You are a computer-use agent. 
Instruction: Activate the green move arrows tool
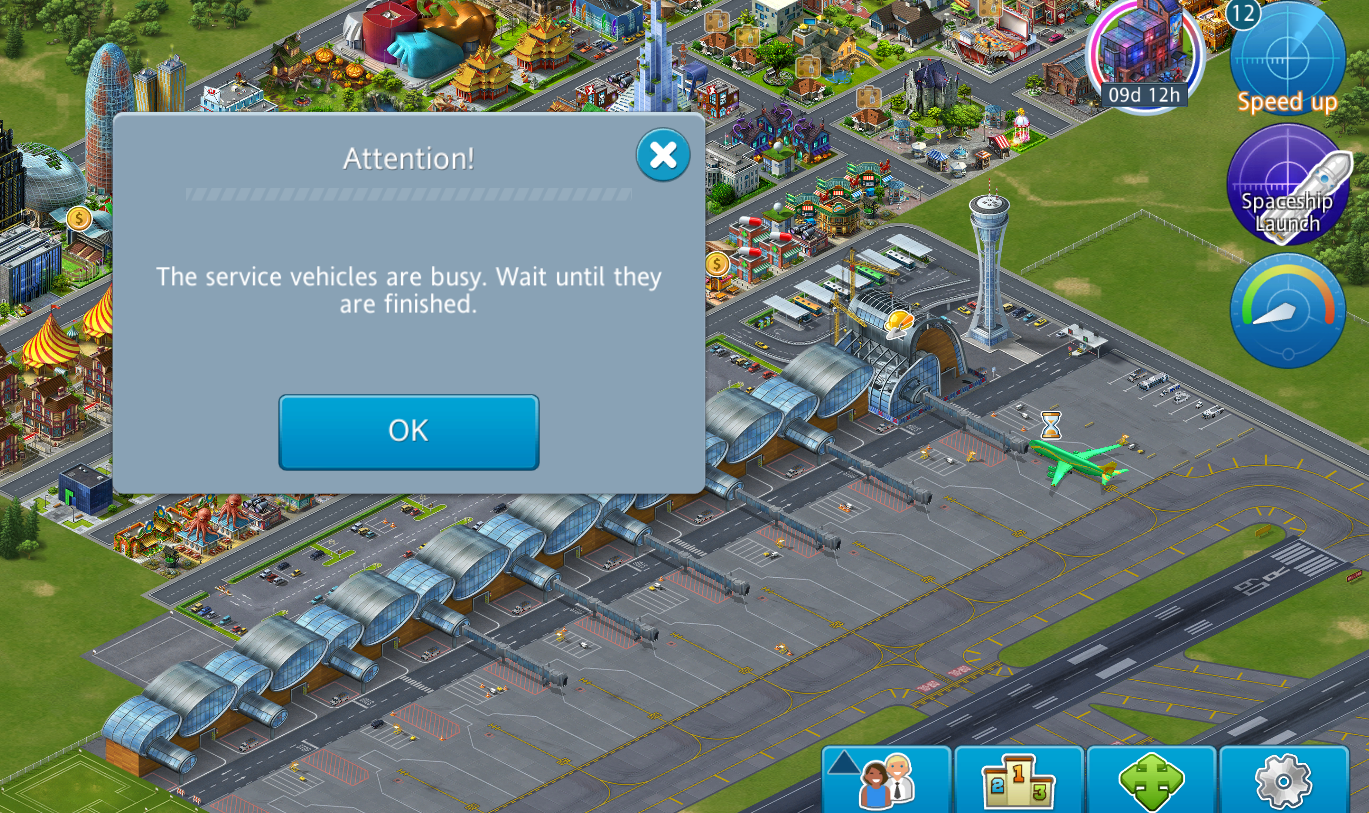coord(1151,780)
